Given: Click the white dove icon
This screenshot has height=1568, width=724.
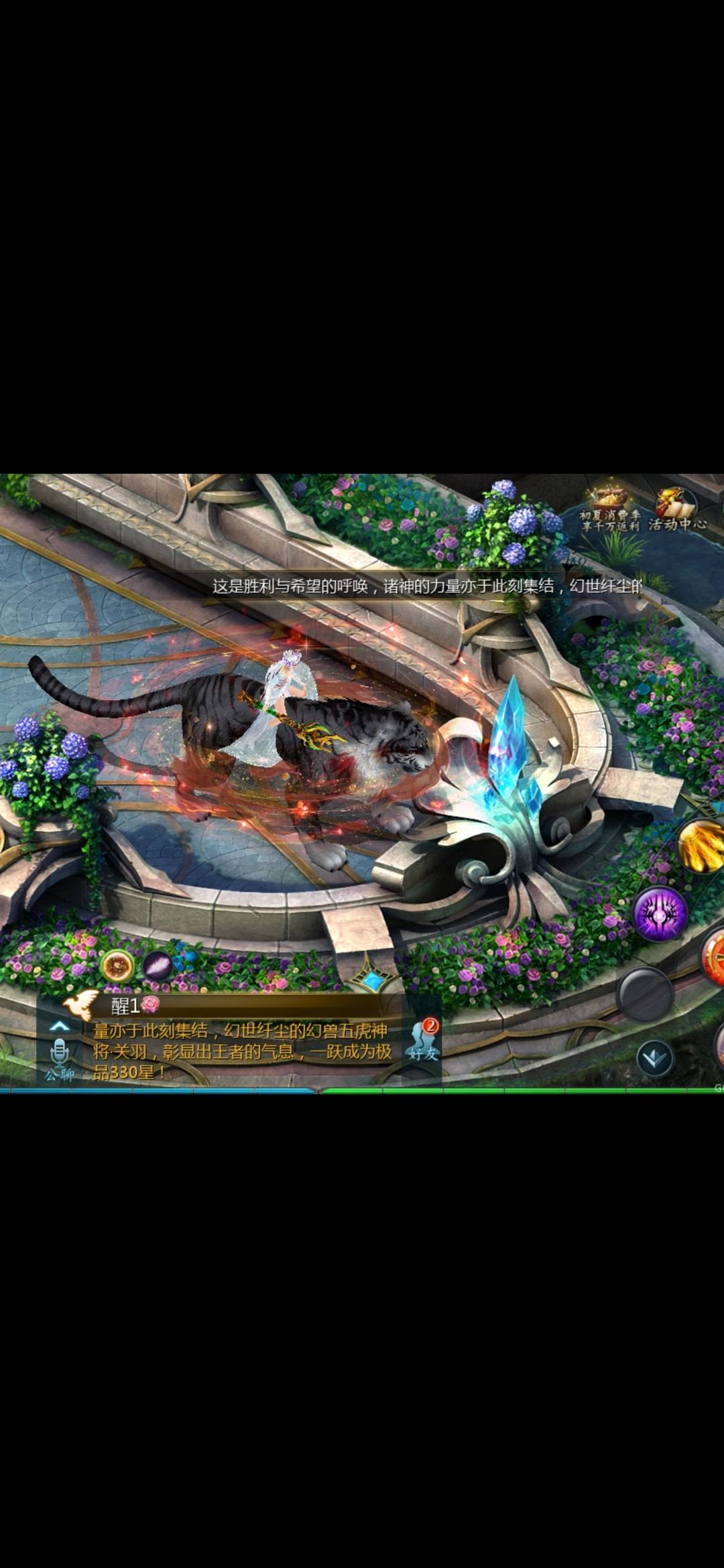Looking at the screenshot, I should coord(81,1005).
